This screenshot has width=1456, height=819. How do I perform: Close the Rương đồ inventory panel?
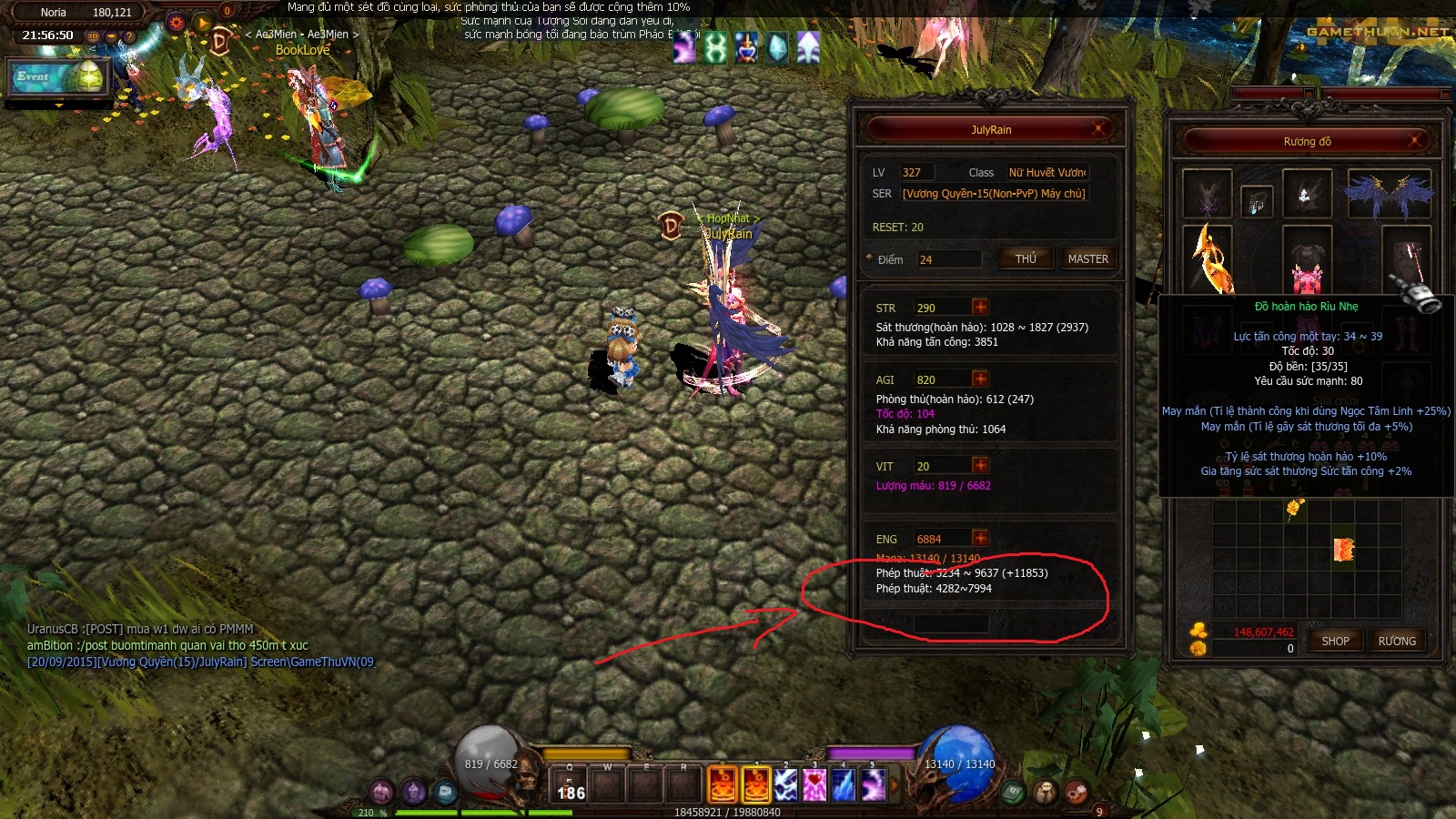(1415, 141)
